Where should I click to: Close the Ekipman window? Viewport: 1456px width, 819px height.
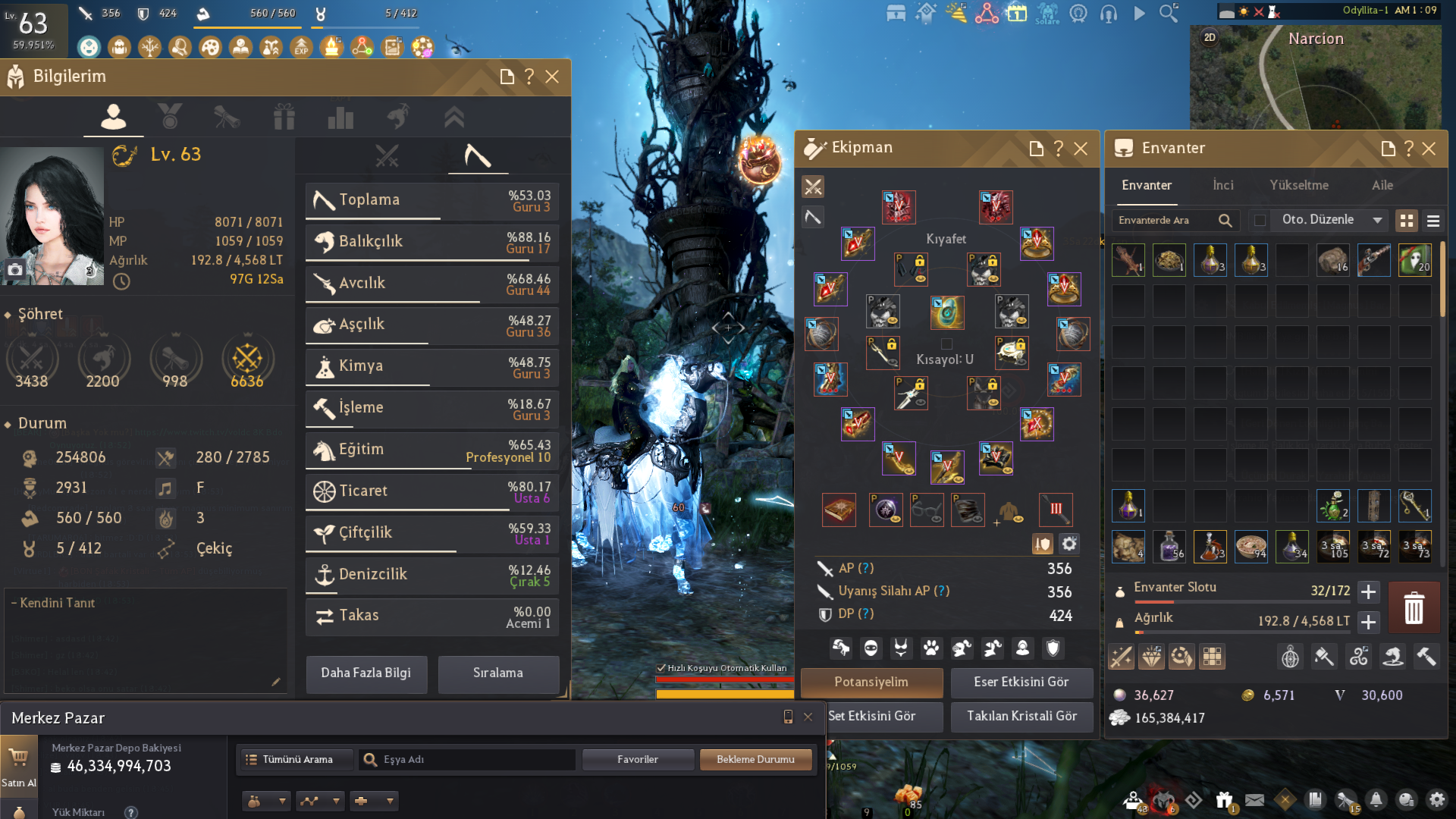coord(1081,149)
